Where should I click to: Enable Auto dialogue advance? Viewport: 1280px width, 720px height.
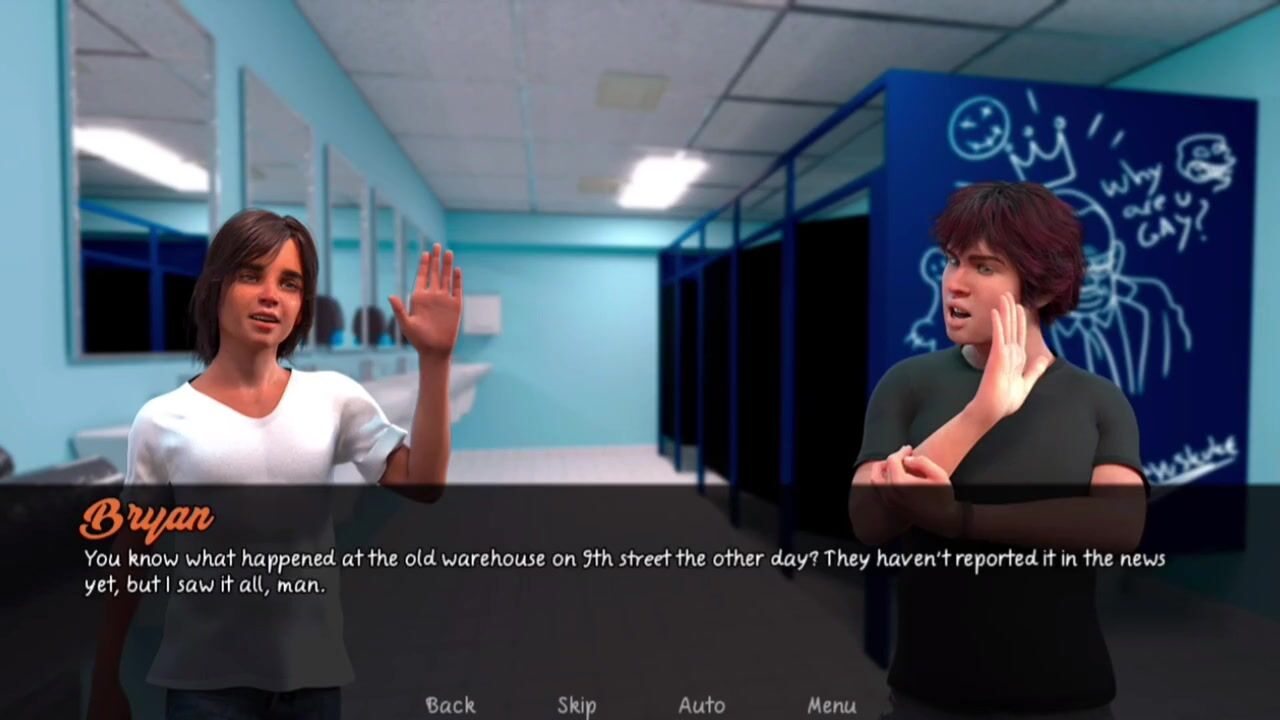pos(702,705)
